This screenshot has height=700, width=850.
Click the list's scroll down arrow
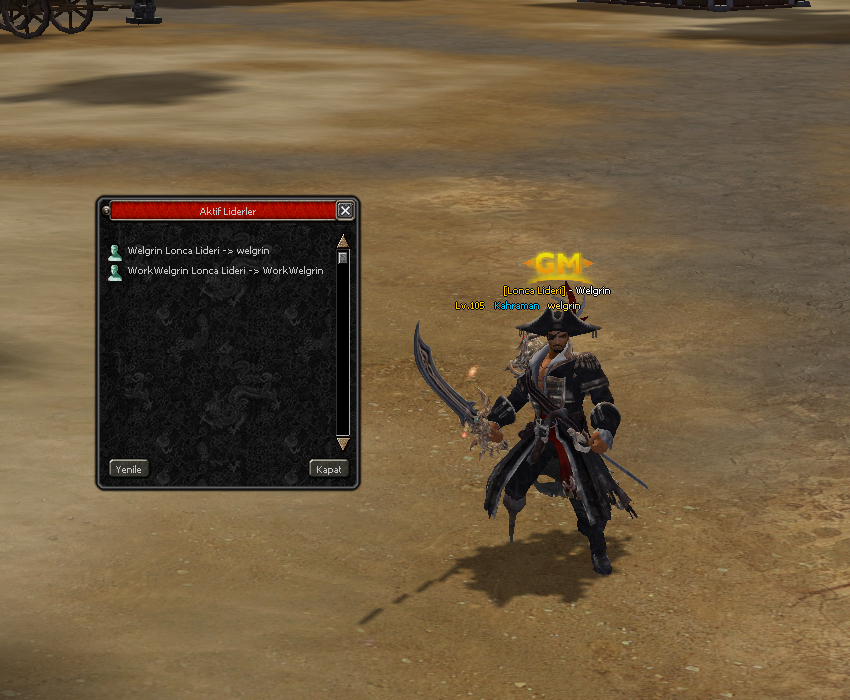pos(343,442)
